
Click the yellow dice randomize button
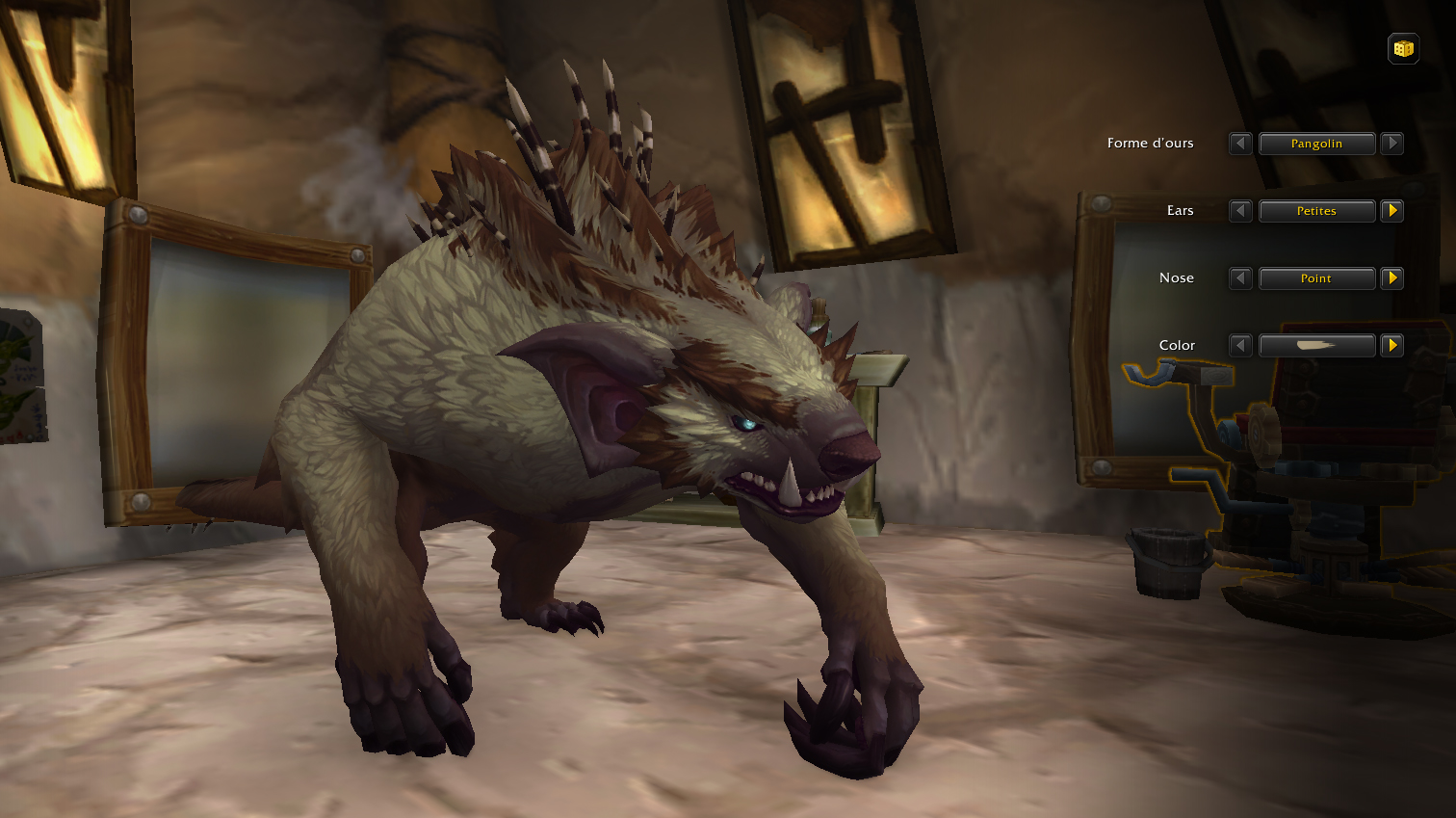pos(1403,48)
